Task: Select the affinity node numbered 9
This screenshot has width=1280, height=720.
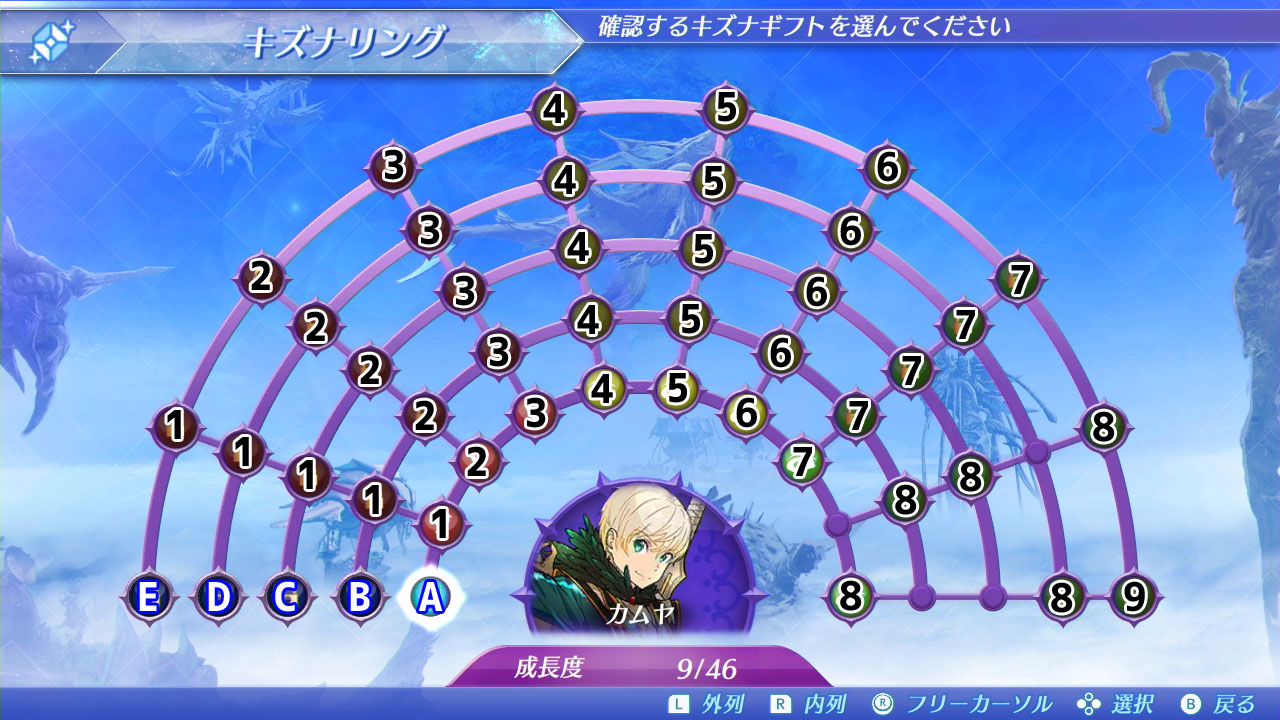Action: (x=1133, y=597)
